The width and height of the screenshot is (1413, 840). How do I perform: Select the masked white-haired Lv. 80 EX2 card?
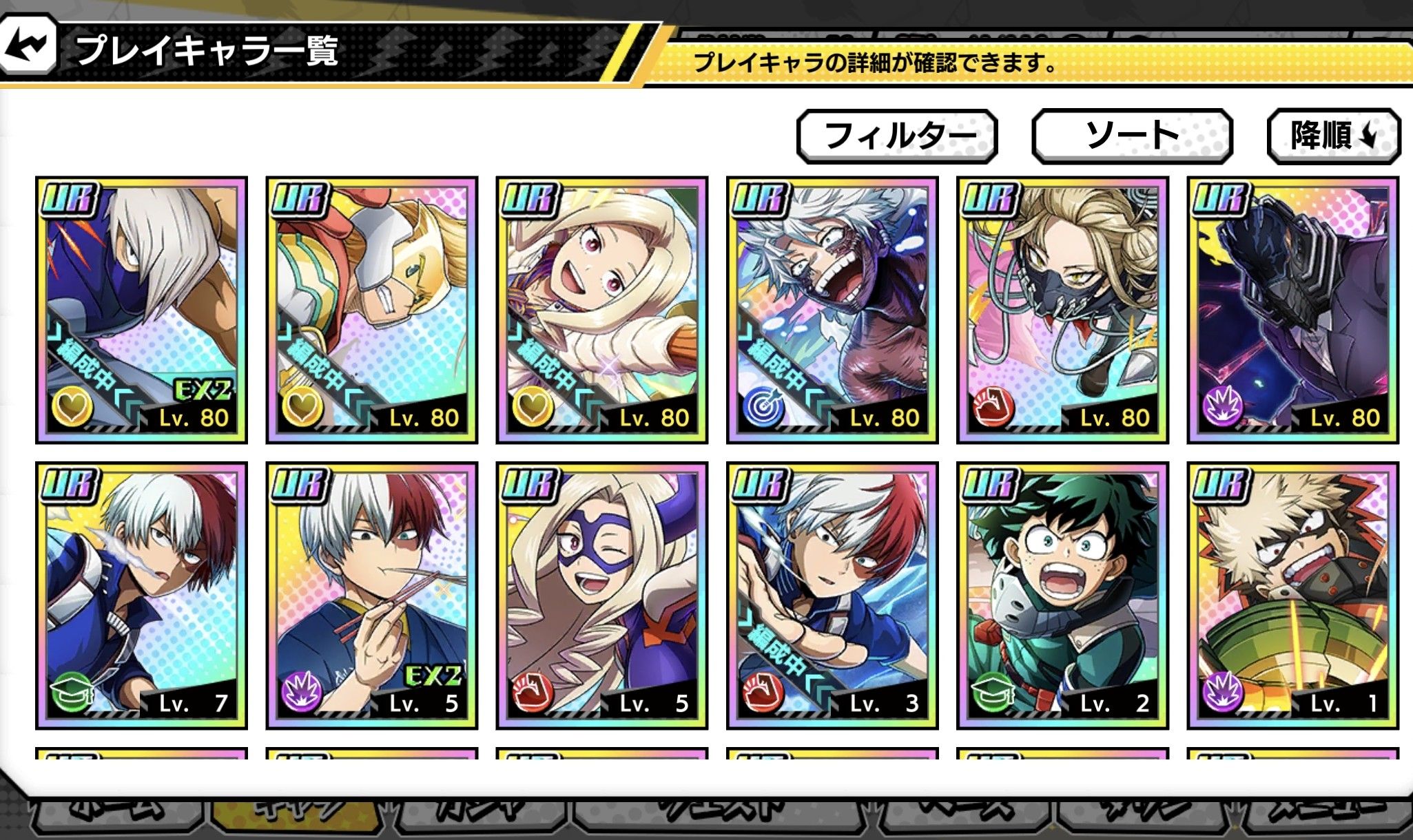[141, 310]
